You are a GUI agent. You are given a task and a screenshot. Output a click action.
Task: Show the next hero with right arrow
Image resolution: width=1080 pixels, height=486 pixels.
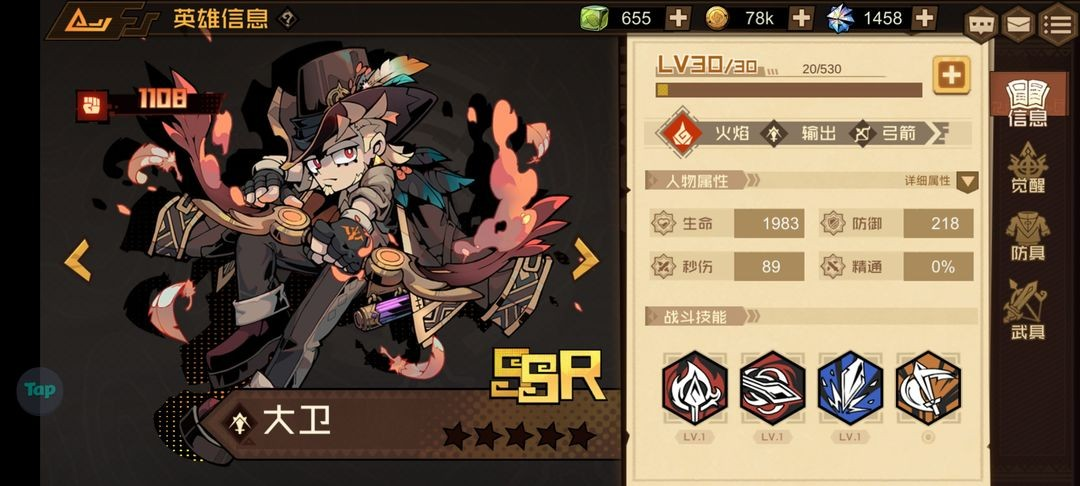tap(585, 259)
